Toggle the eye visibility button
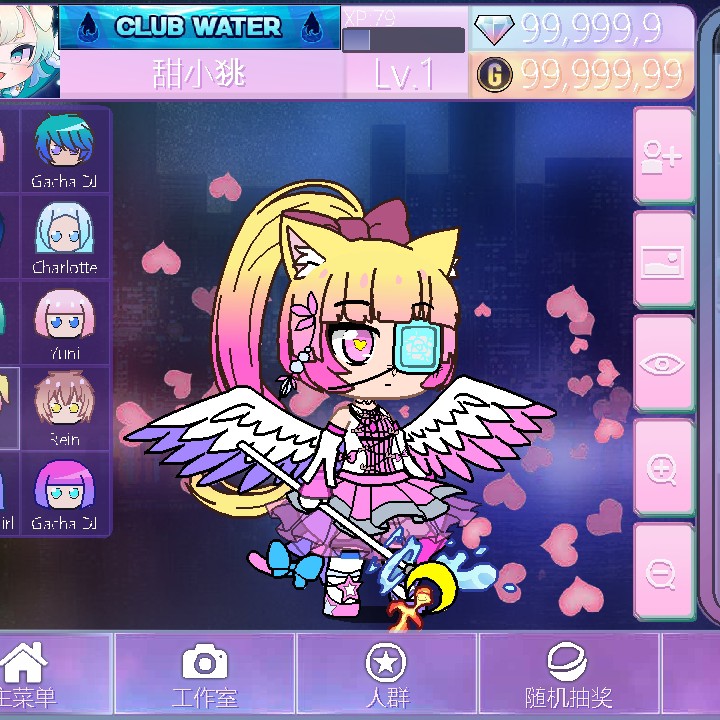Viewport: 720px width, 720px height. click(663, 363)
